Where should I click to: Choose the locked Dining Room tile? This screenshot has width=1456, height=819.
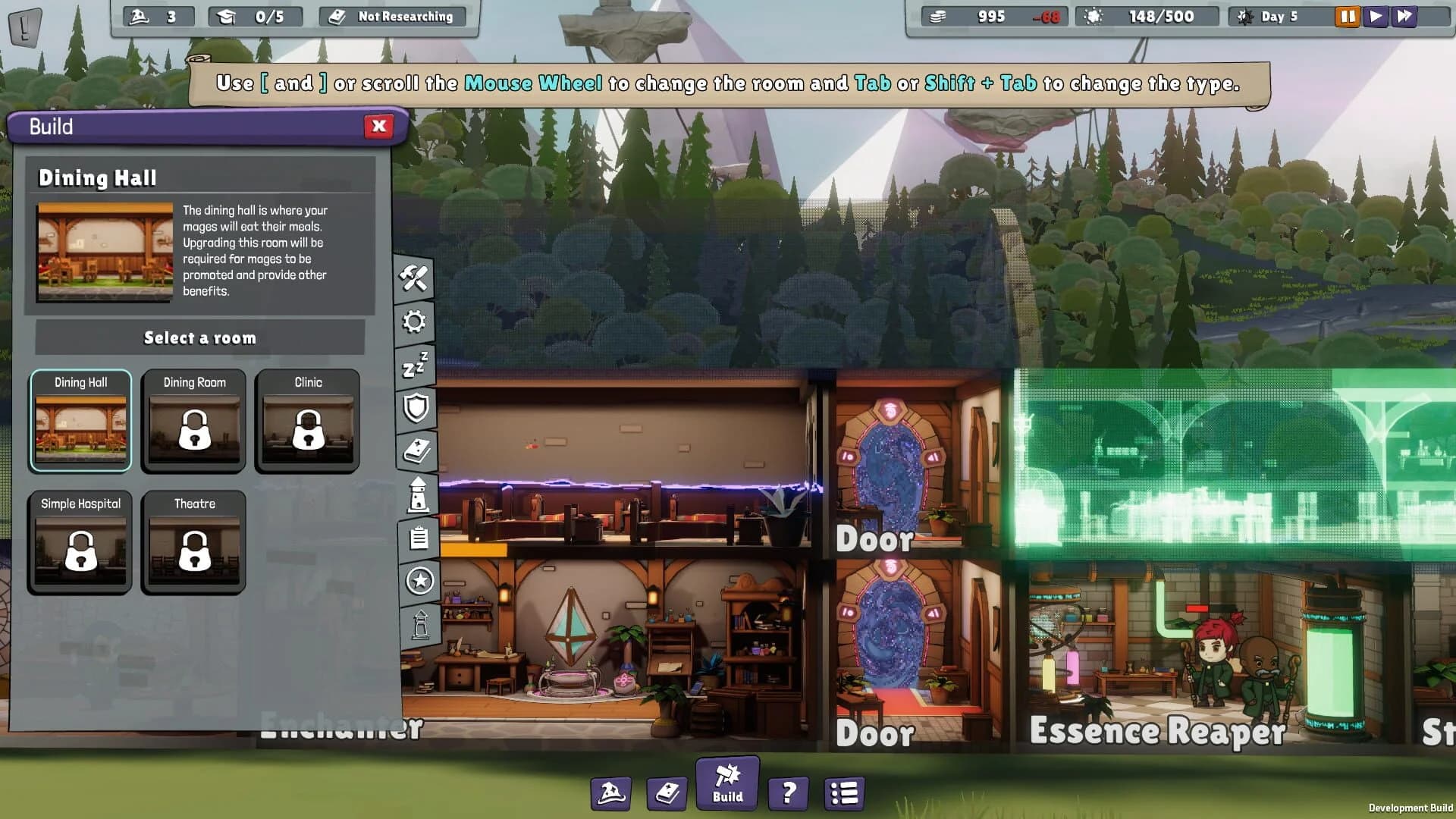(194, 421)
